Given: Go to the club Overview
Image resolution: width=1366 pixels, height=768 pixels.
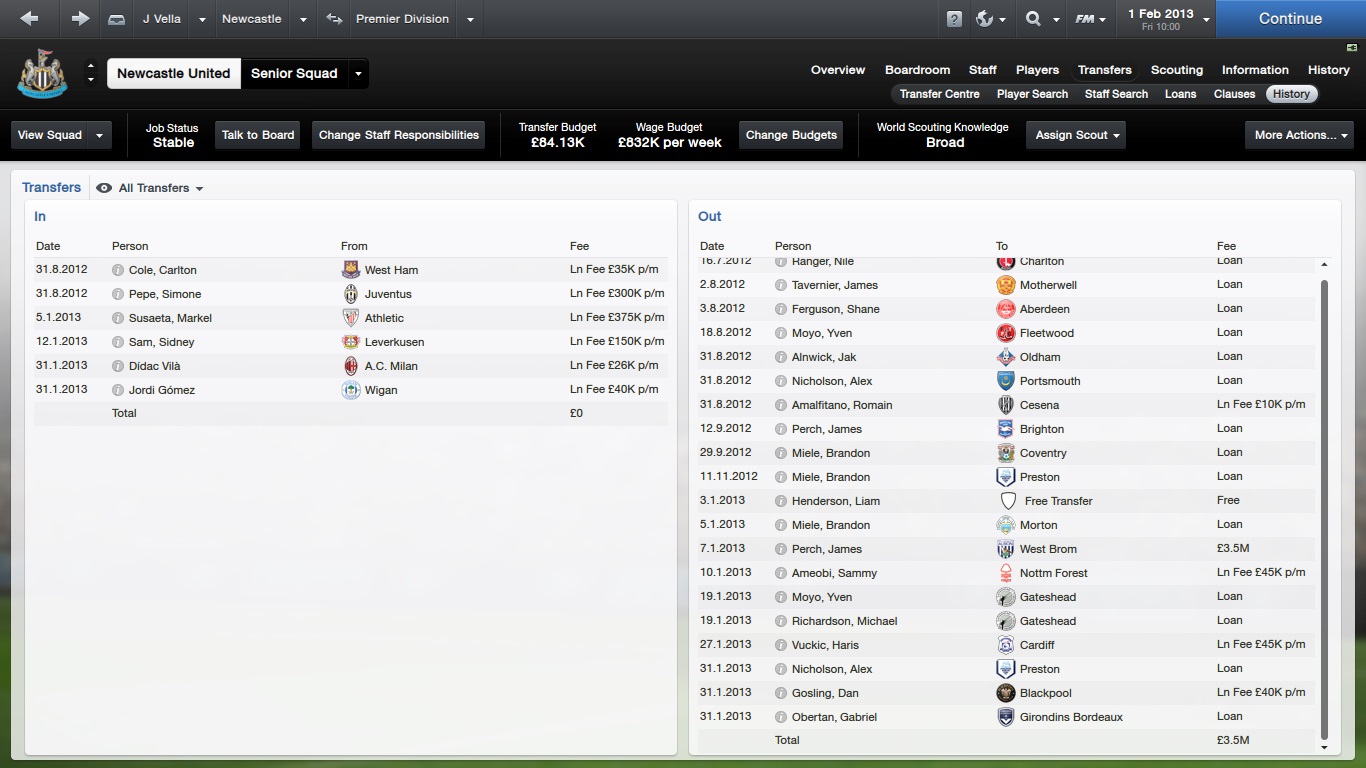Looking at the screenshot, I should point(837,70).
